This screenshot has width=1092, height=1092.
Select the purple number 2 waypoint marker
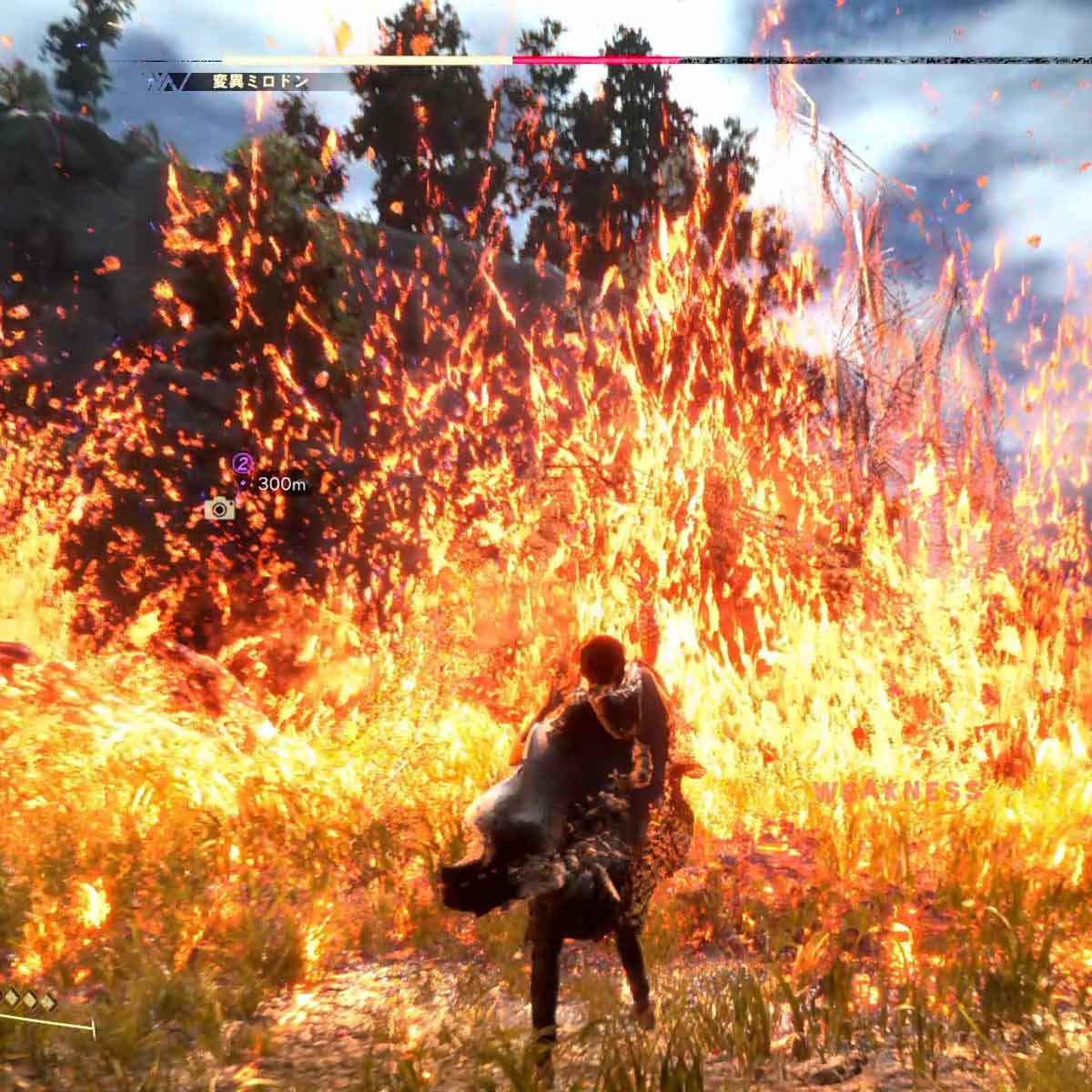tap(243, 461)
